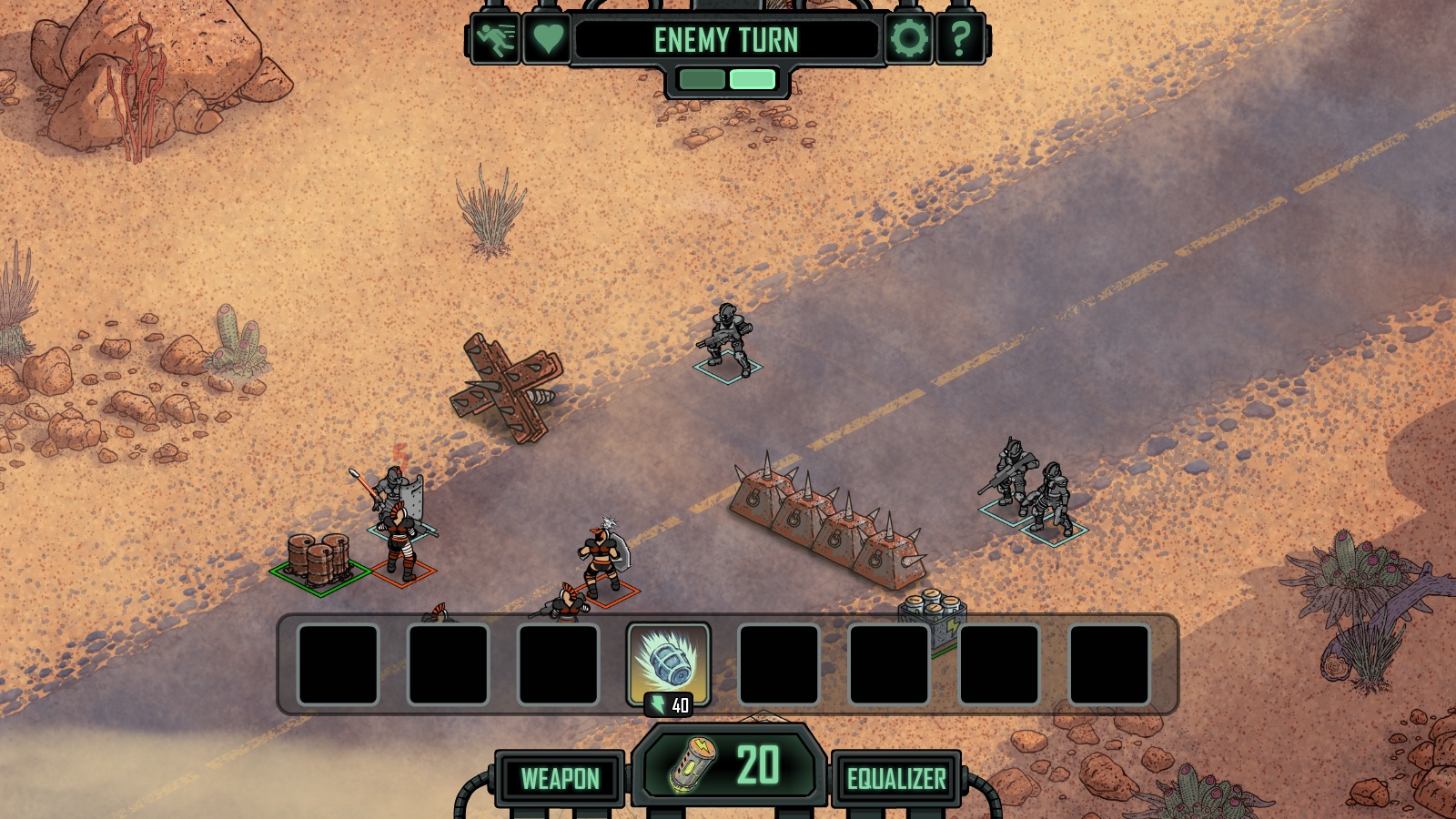Switch to the Equalizer tab
The image size is (1456, 819).
[896, 779]
